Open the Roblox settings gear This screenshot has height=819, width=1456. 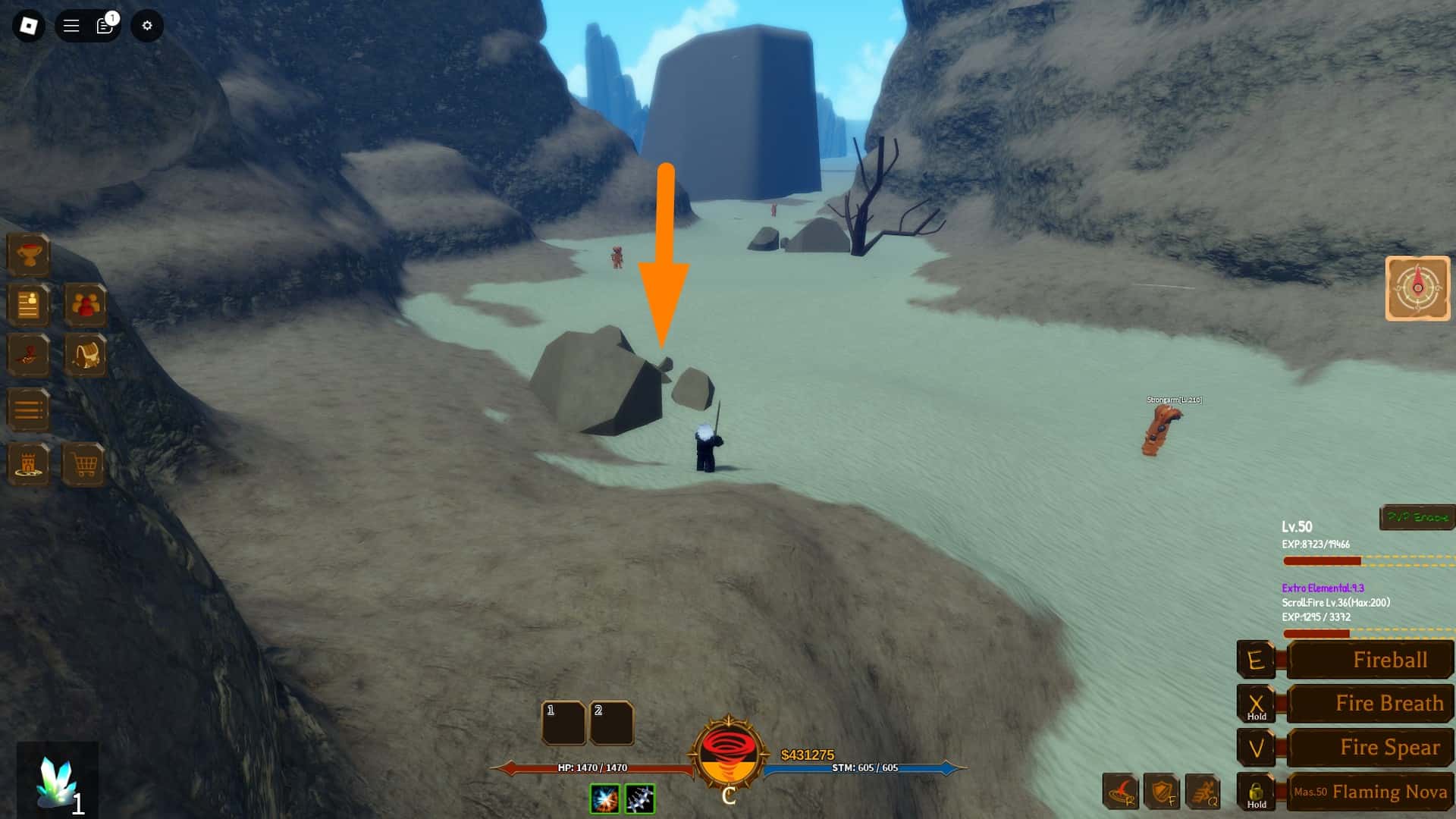(x=146, y=25)
